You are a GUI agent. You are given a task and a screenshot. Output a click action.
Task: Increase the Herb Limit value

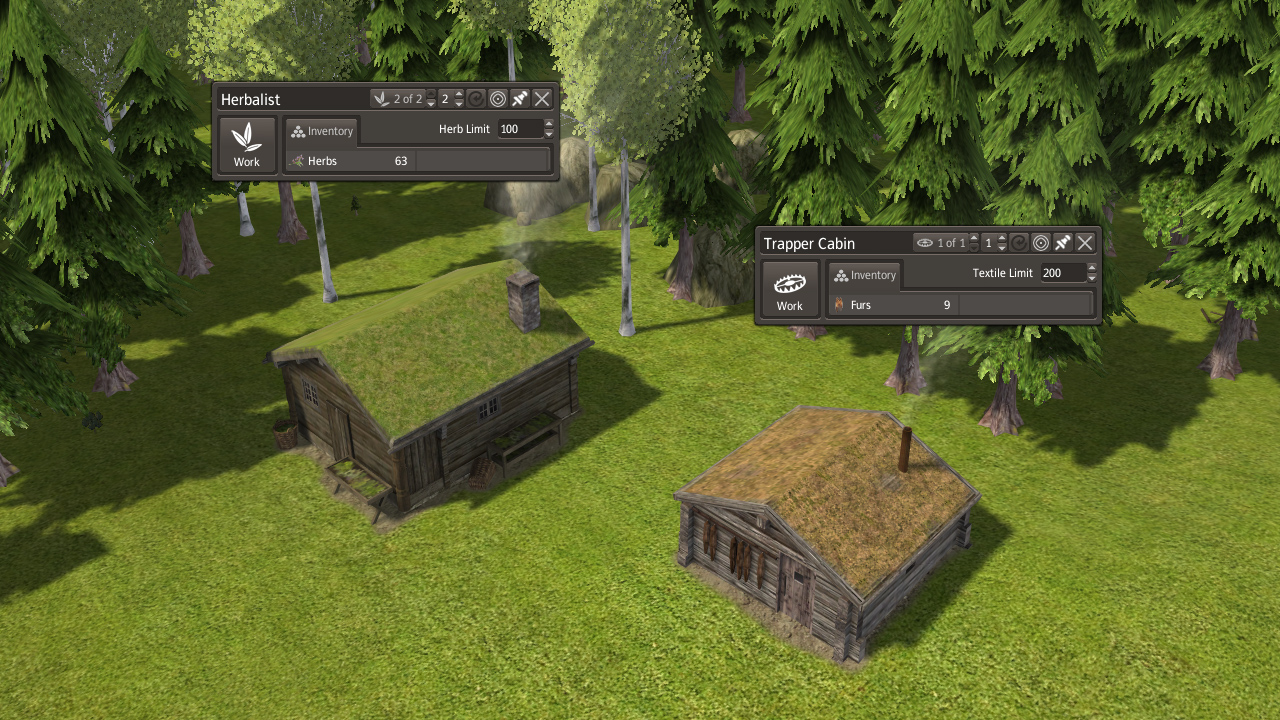tap(549, 124)
